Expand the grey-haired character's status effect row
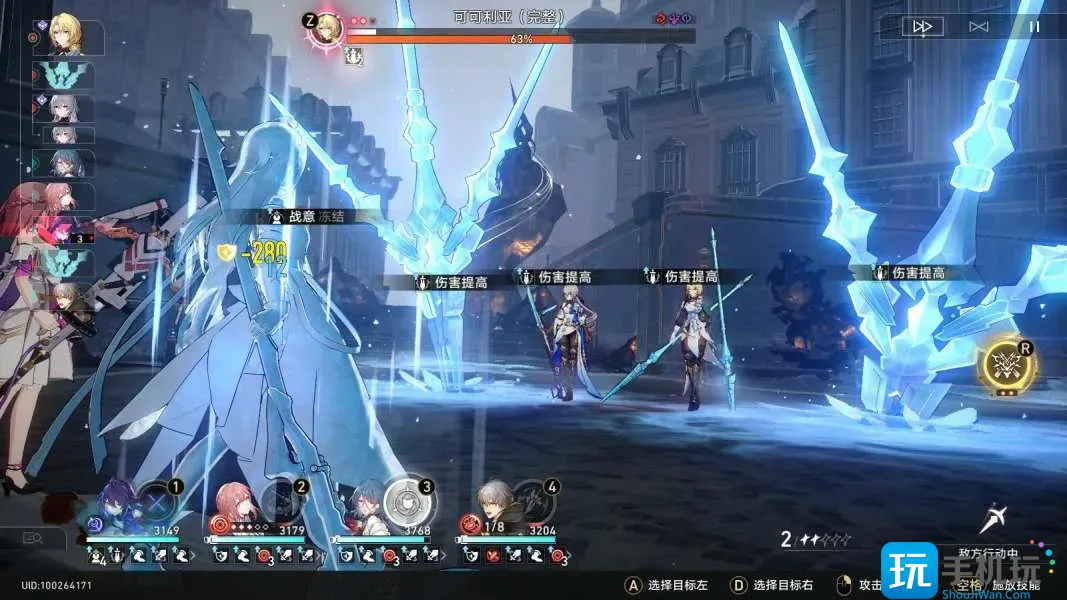This screenshot has width=1067, height=600. tap(513, 554)
